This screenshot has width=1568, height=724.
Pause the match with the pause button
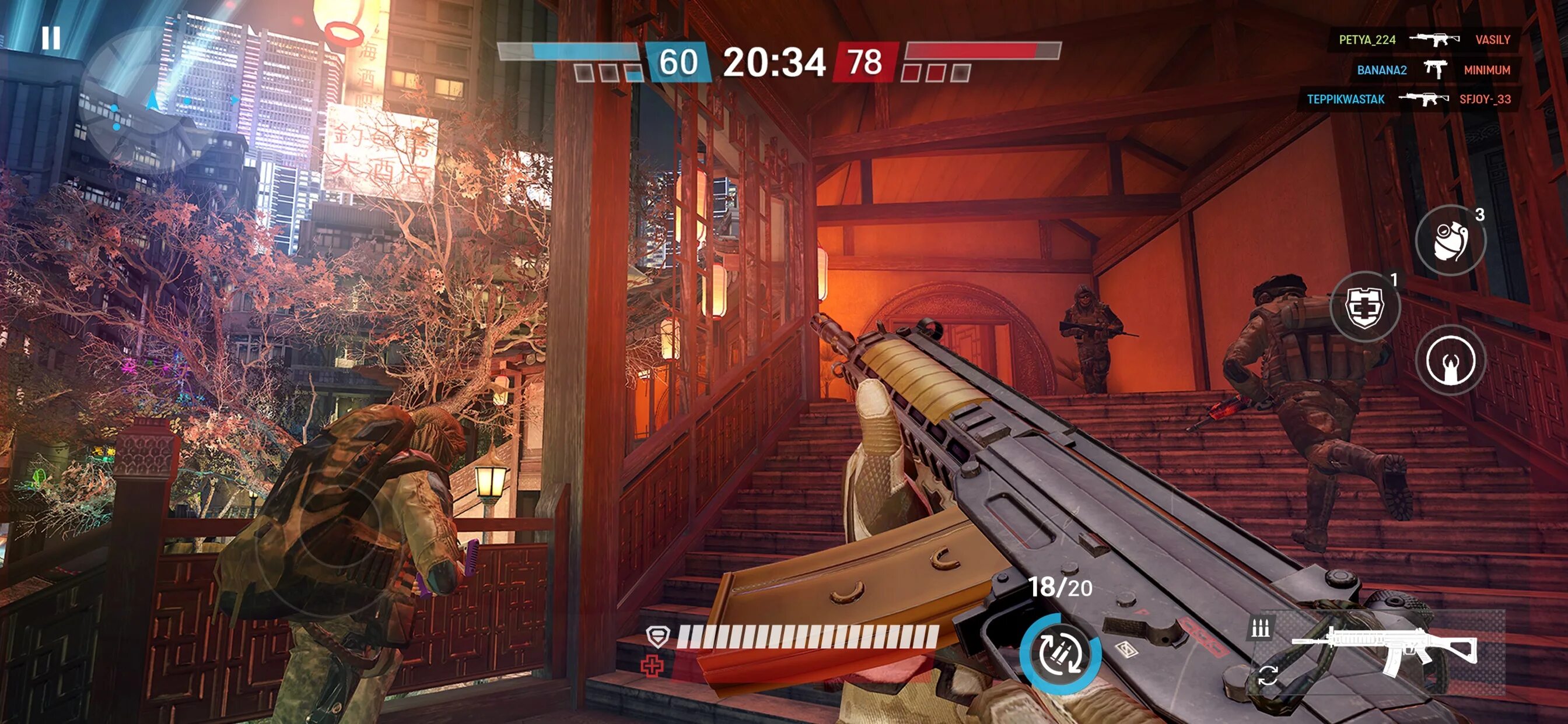point(51,38)
